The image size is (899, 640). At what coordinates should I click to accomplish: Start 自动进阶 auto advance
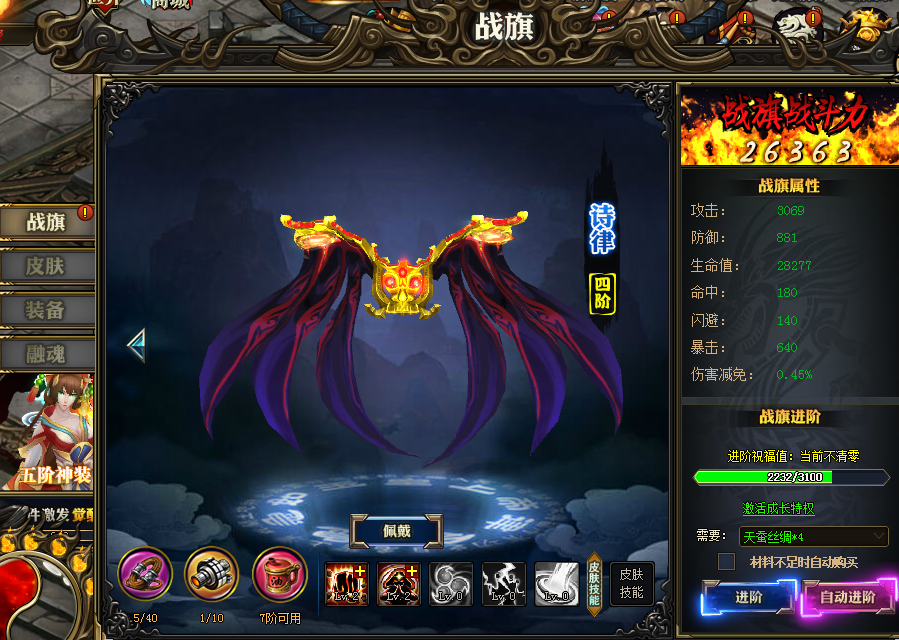(x=847, y=598)
